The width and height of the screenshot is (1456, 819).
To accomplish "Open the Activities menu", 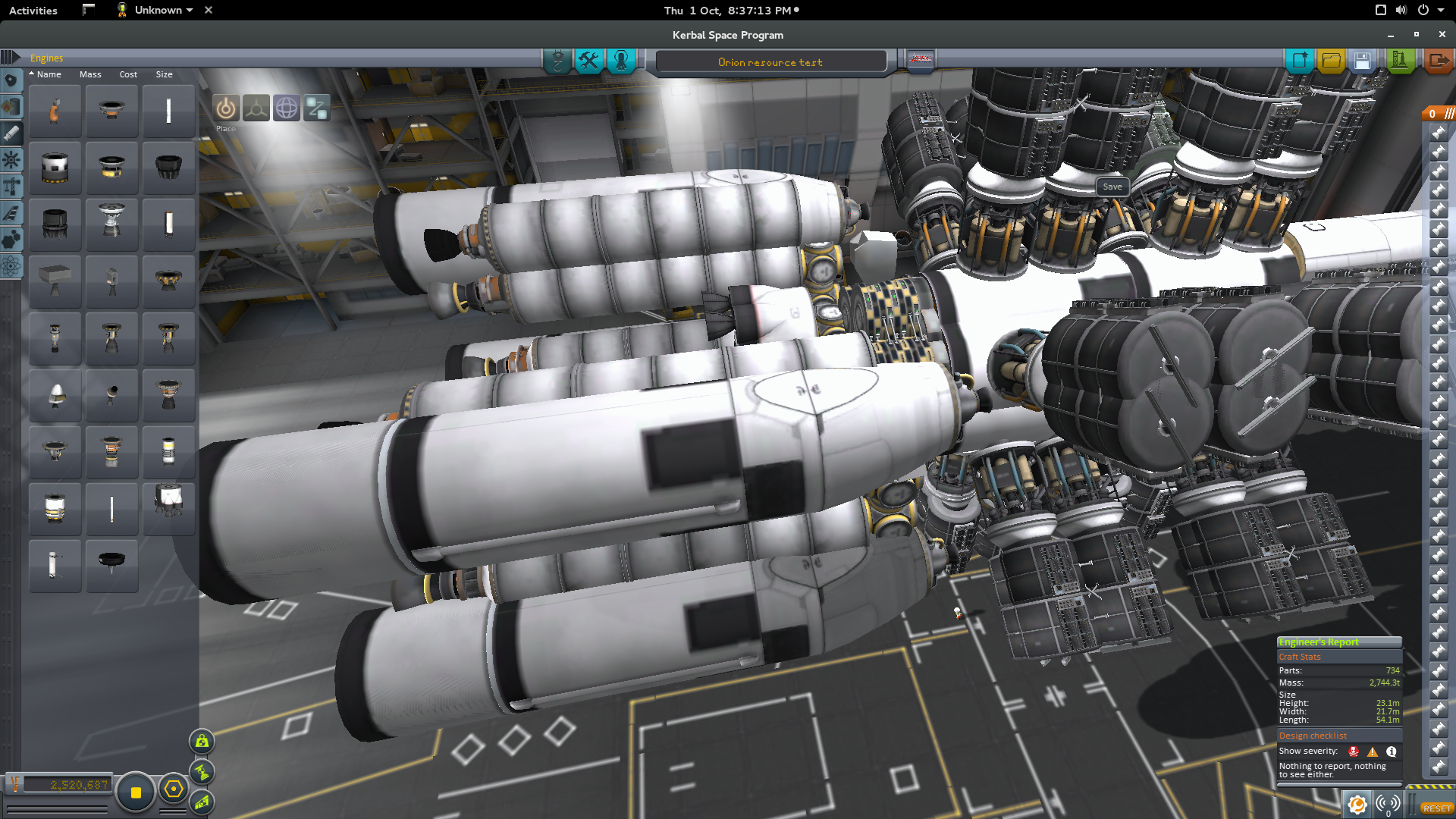I will tap(33, 10).
